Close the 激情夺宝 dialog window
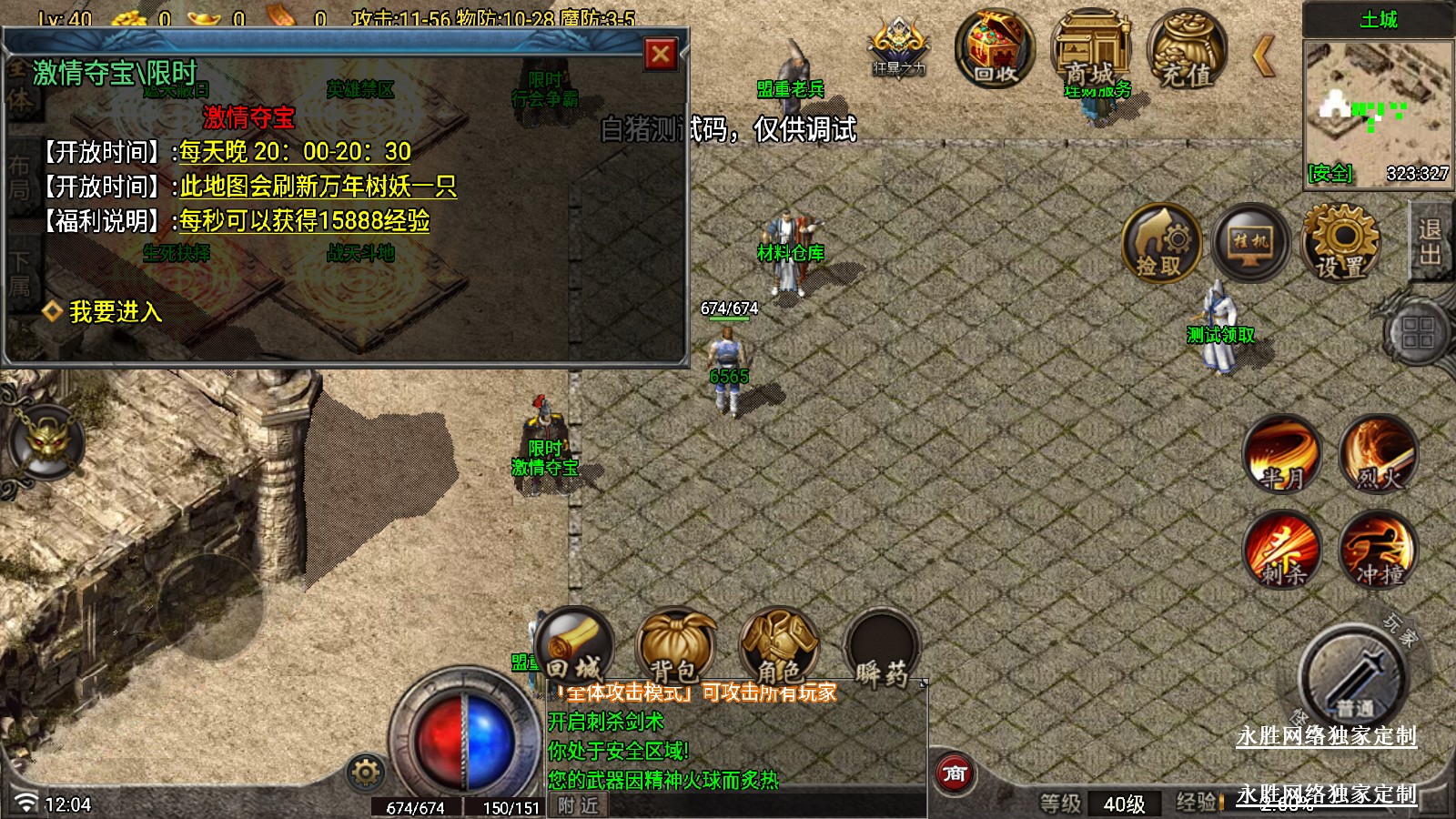This screenshot has height=819, width=1456. [x=661, y=55]
